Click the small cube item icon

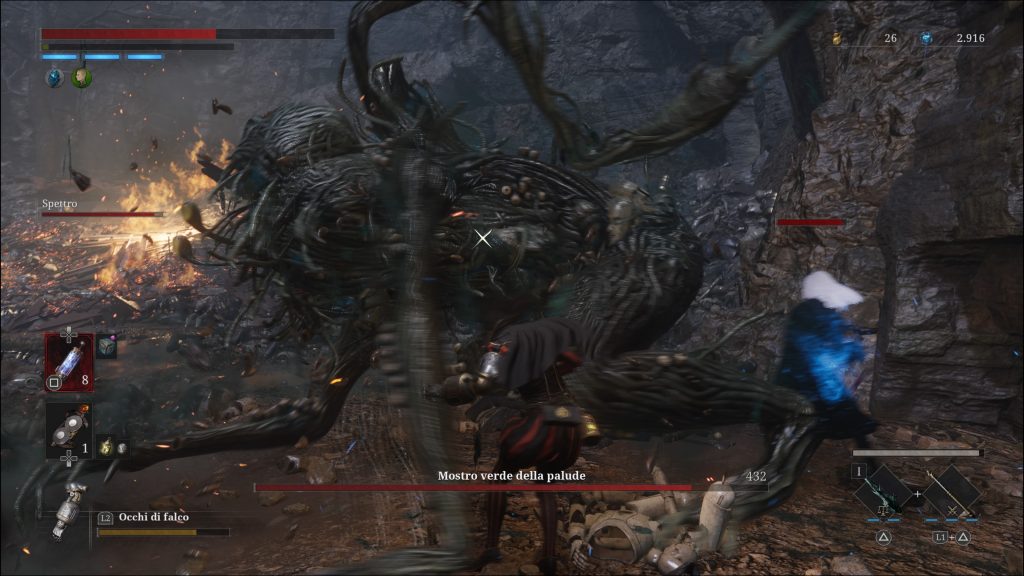[x=106, y=347]
